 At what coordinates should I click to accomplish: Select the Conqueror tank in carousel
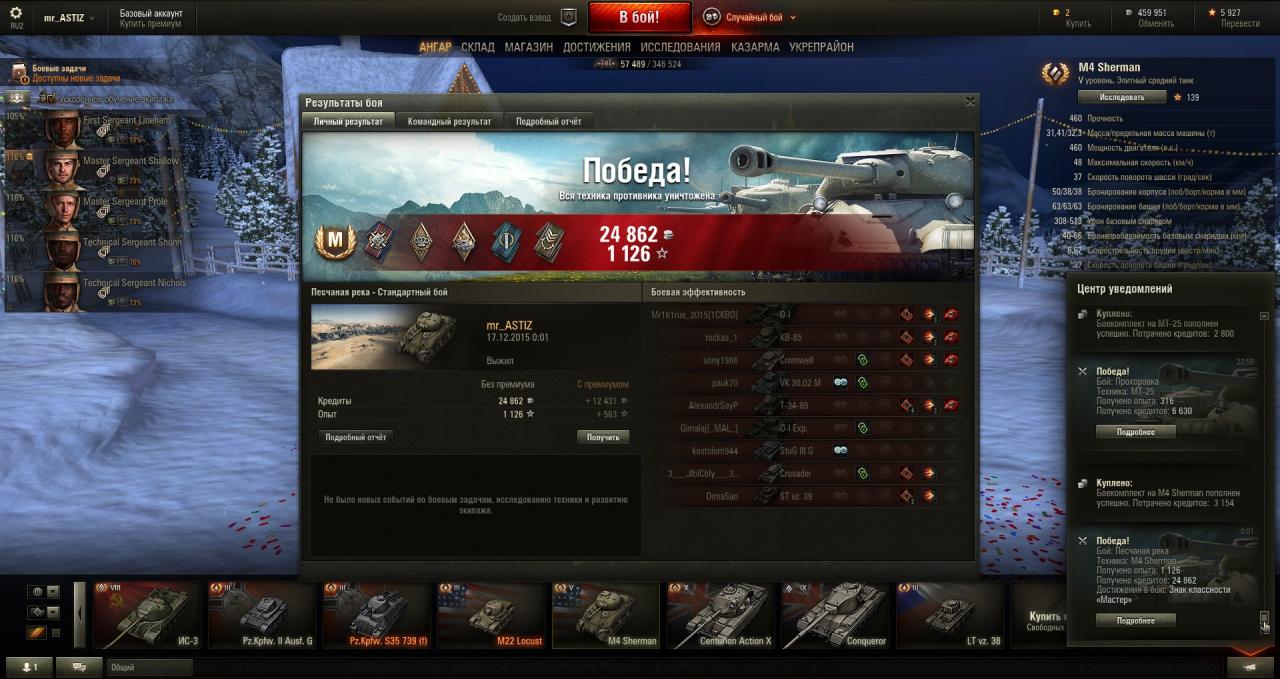tap(835, 615)
